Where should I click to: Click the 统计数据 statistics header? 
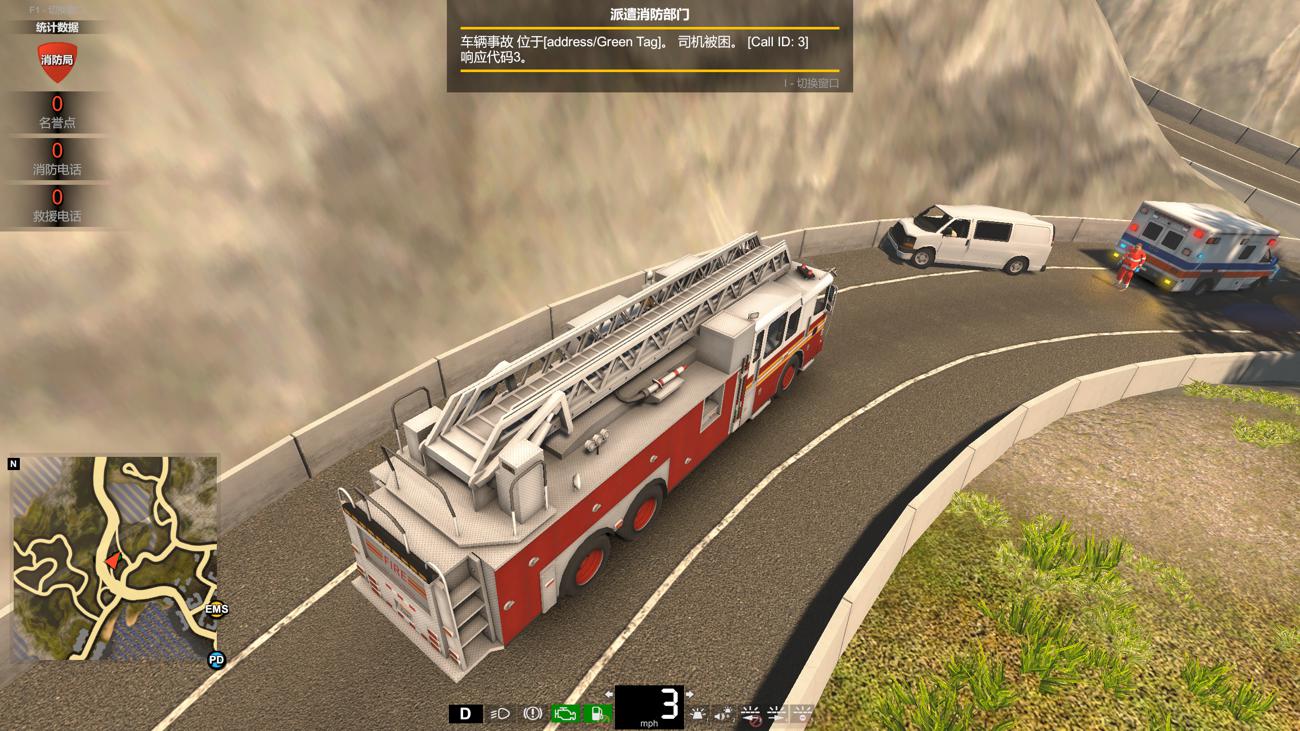coord(57,27)
